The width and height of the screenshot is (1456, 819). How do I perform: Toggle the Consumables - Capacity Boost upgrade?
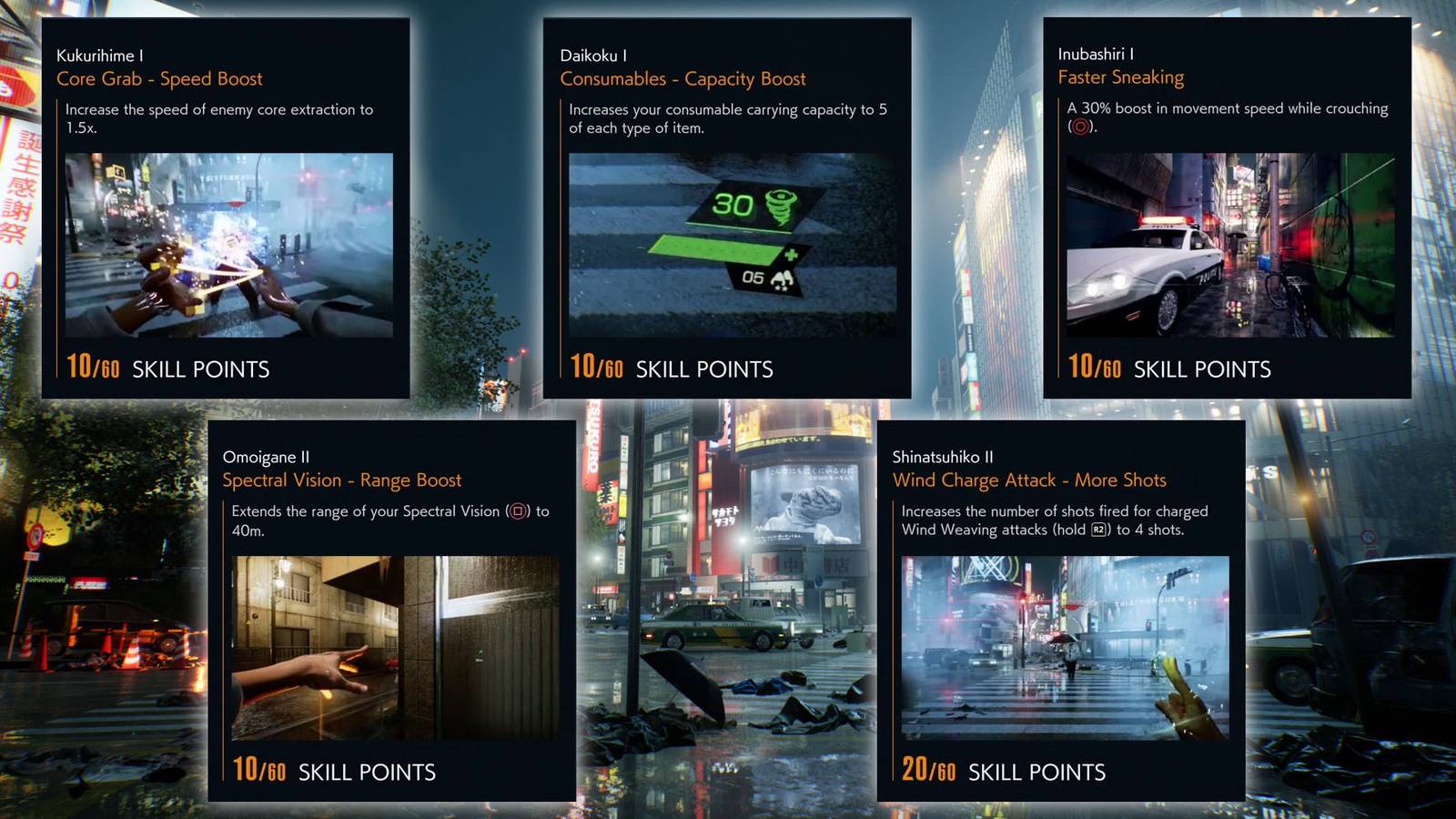point(683,79)
